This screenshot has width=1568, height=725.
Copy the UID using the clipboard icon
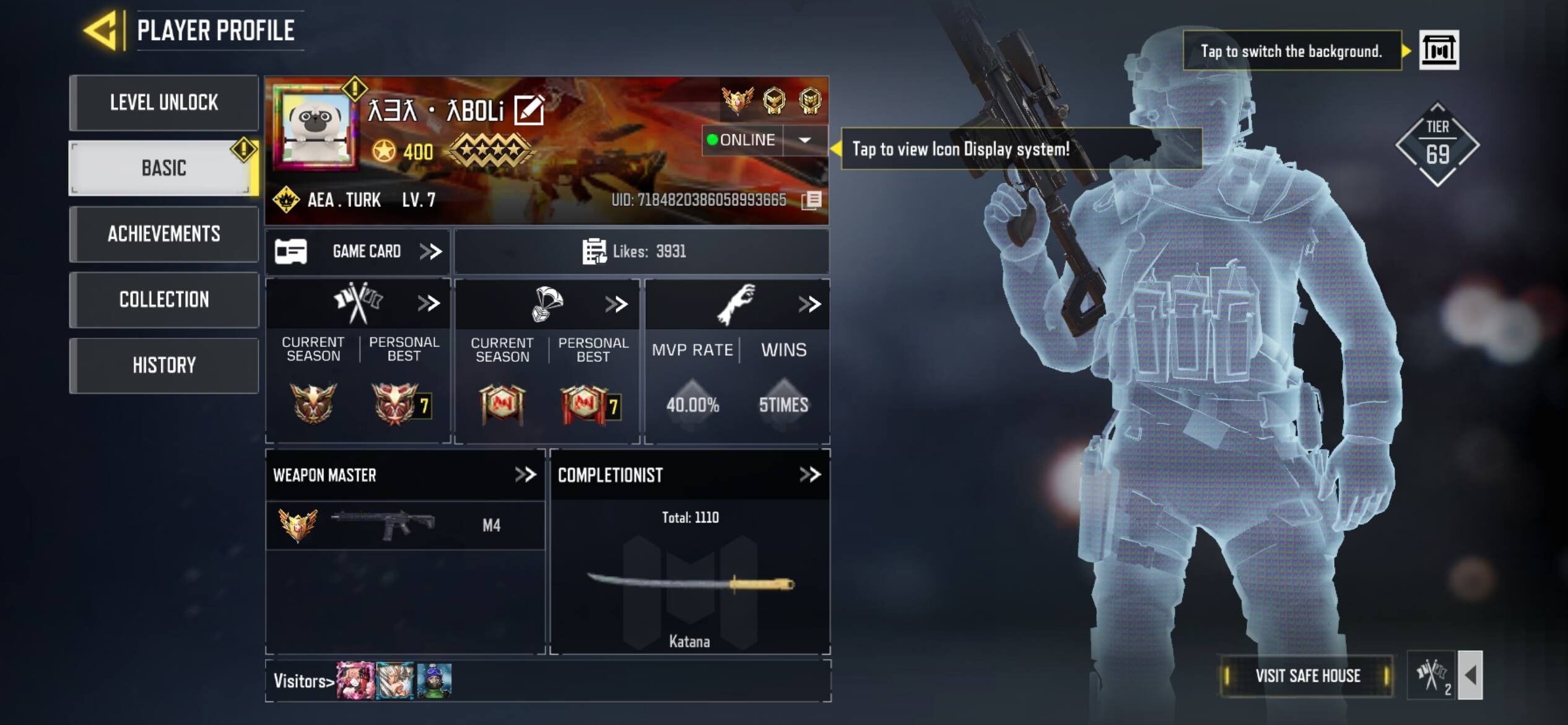click(x=812, y=200)
